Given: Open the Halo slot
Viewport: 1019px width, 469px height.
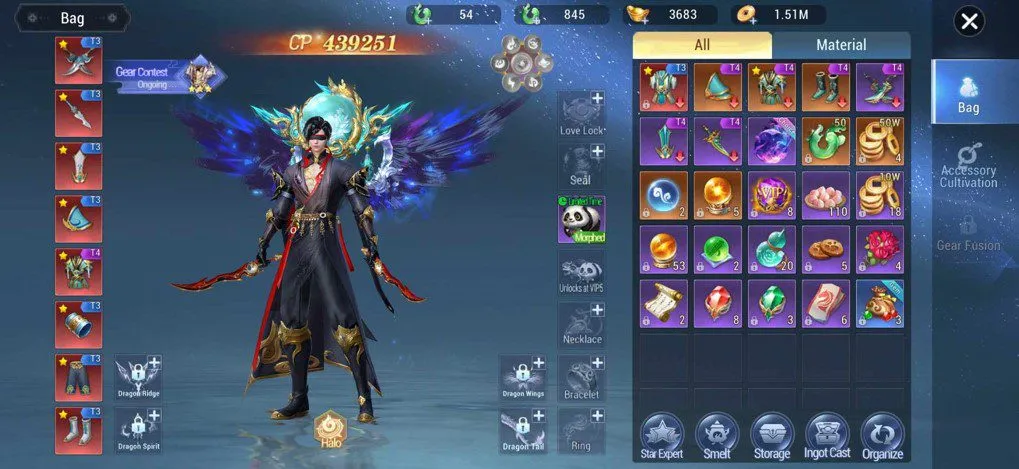Looking at the screenshot, I should (x=329, y=429).
